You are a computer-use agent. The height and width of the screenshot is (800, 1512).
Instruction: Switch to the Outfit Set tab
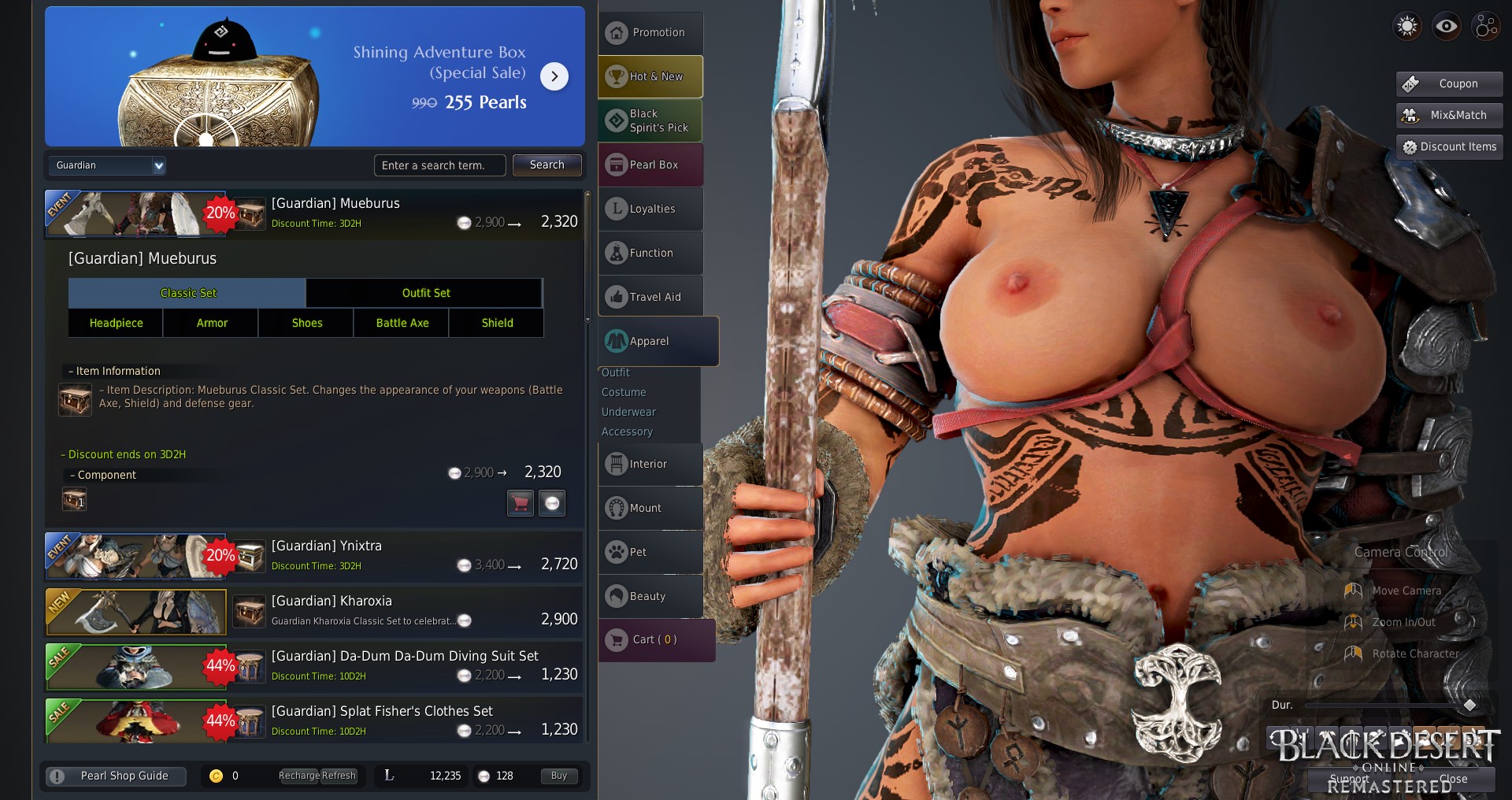[x=425, y=293]
